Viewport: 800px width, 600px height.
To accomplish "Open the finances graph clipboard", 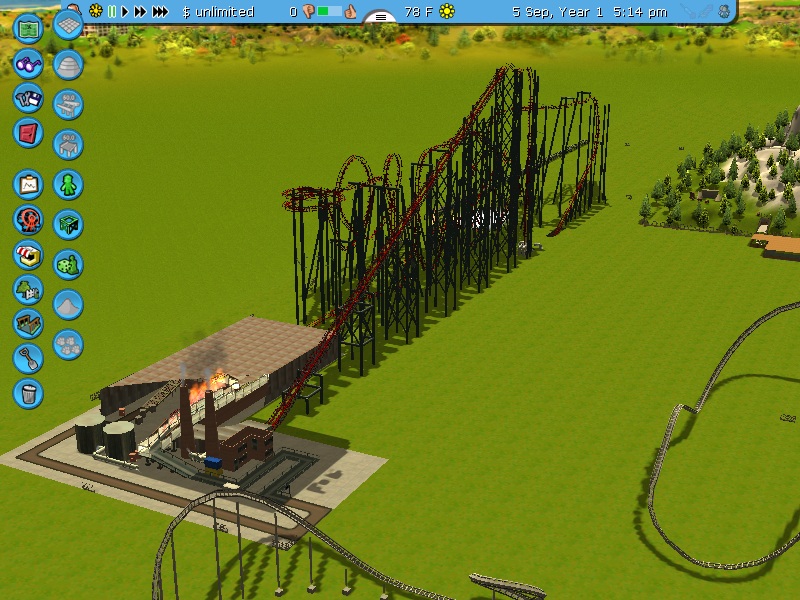I will pyautogui.click(x=28, y=184).
